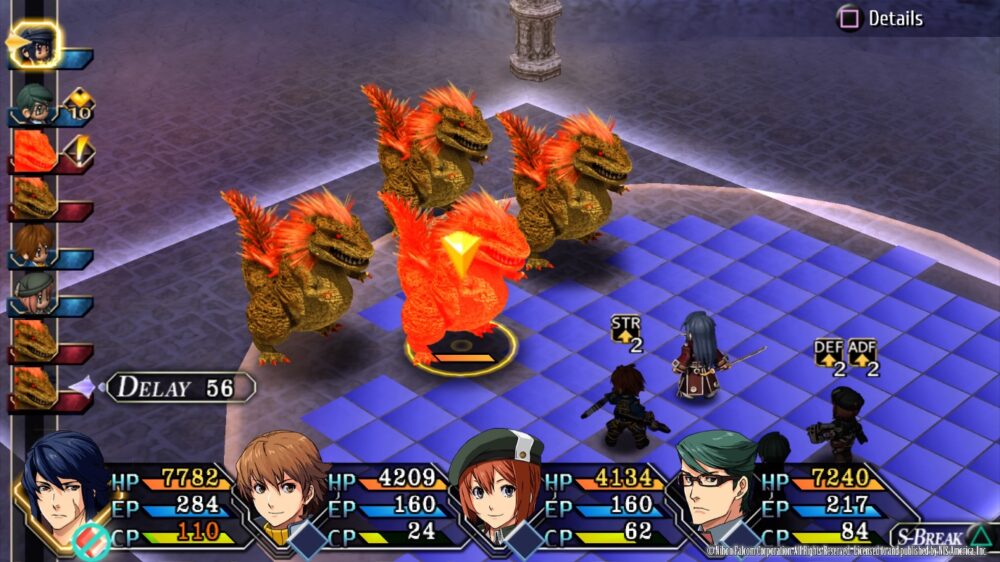Select the beret girl's party portrait
The height and width of the screenshot is (562, 1000).
pos(497,487)
